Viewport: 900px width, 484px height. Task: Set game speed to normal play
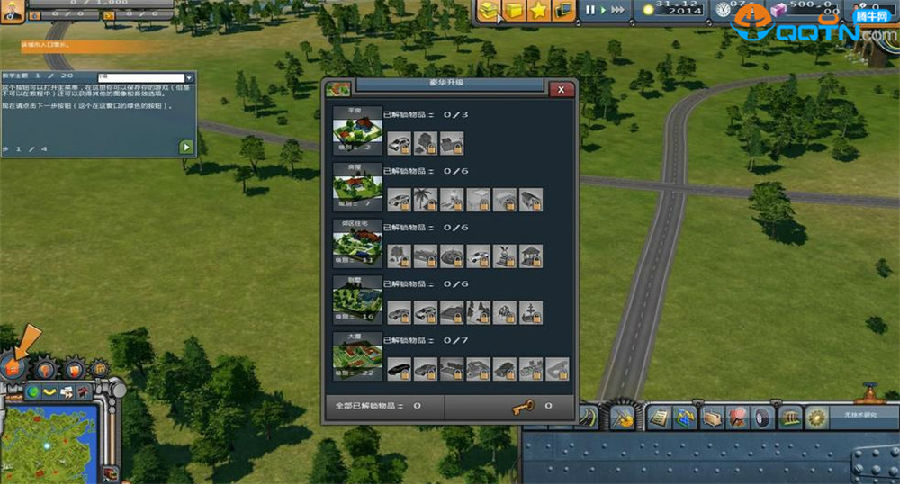point(602,10)
